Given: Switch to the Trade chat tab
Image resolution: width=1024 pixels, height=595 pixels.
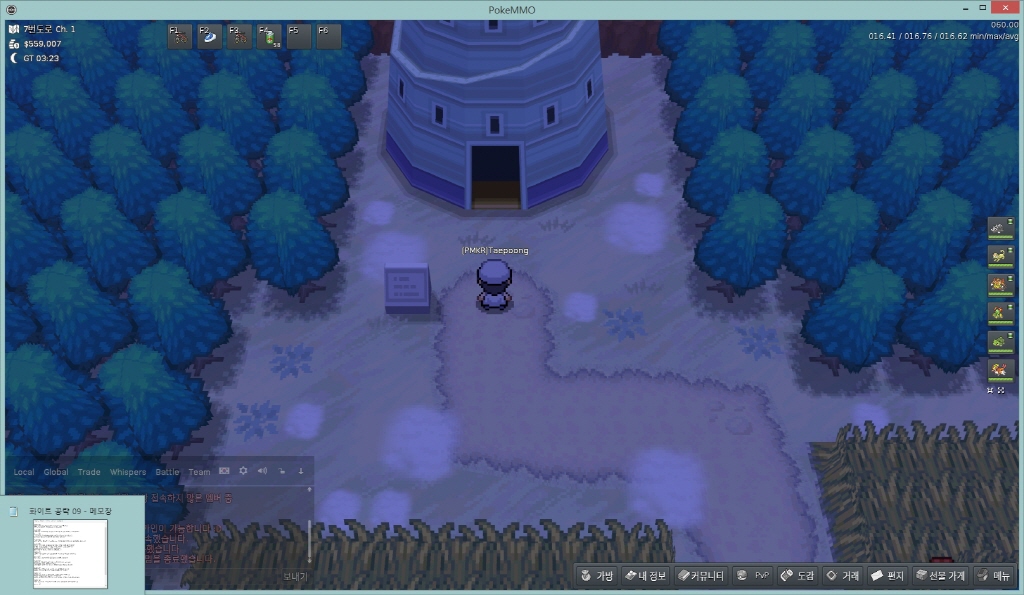Looking at the screenshot, I should click(89, 472).
